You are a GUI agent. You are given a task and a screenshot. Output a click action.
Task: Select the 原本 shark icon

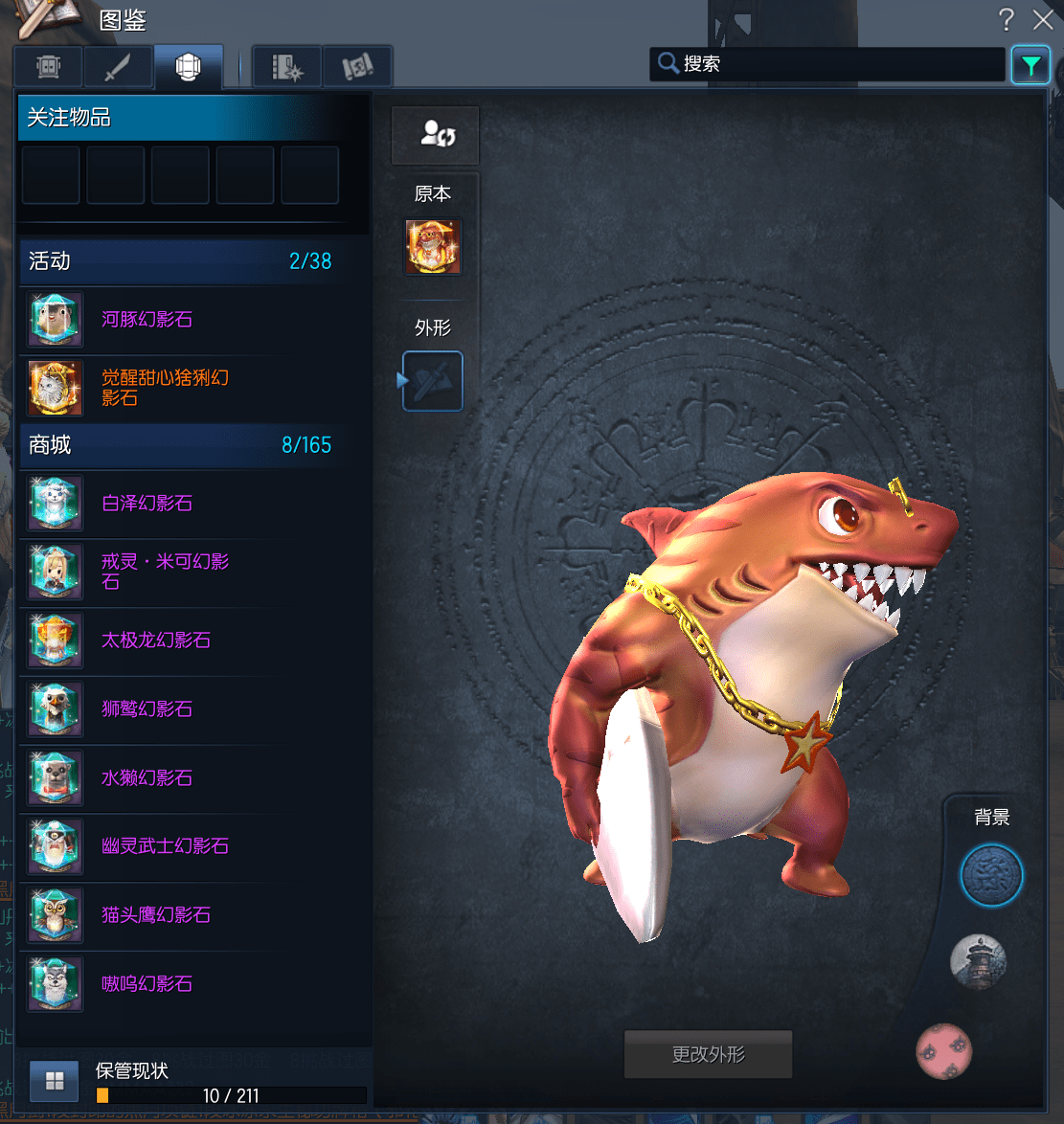(433, 247)
